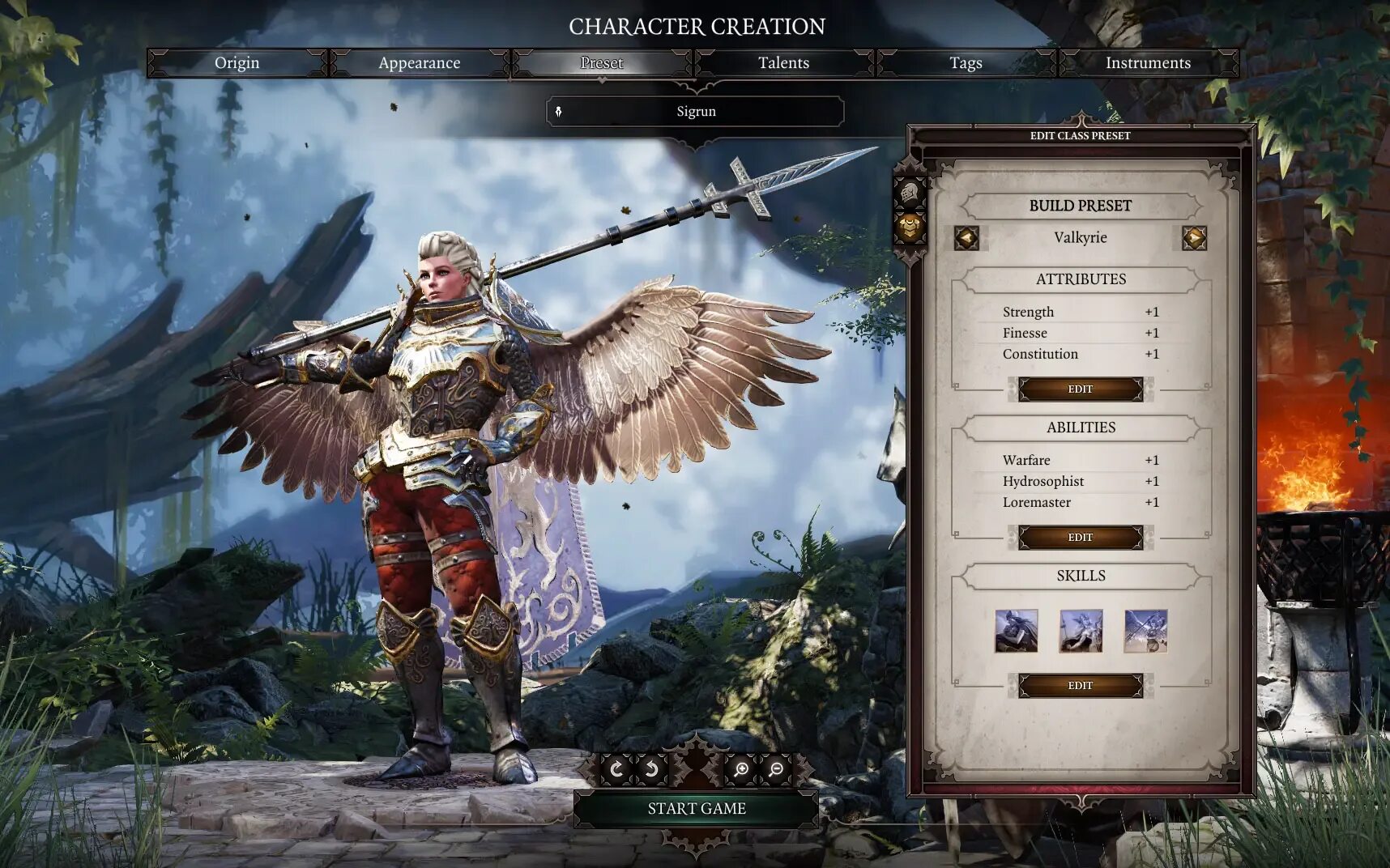Choose the next build preset arrow
The height and width of the screenshot is (868, 1390).
[x=1194, y=238]
